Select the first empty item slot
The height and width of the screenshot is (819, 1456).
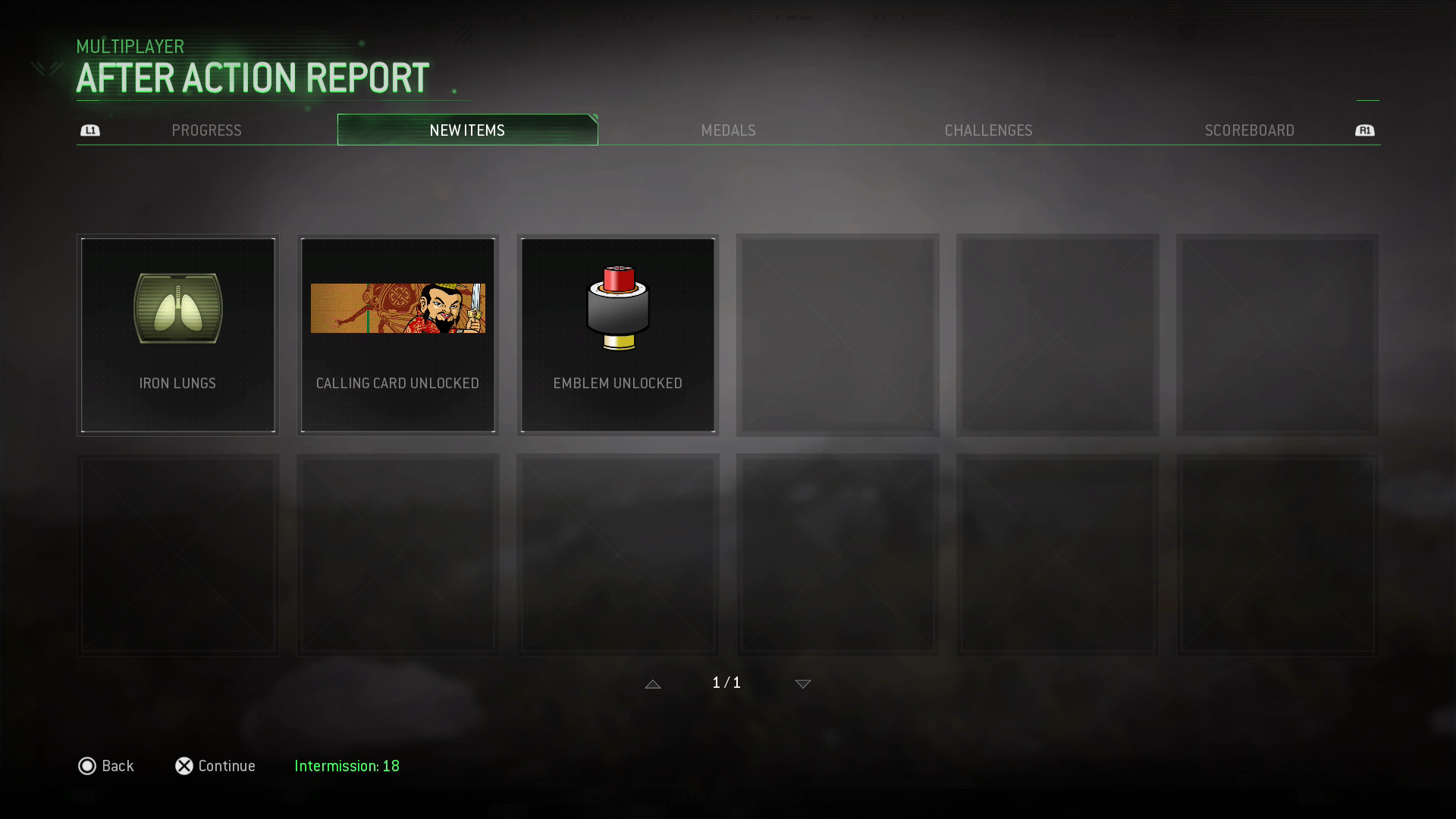click(838, 335)
